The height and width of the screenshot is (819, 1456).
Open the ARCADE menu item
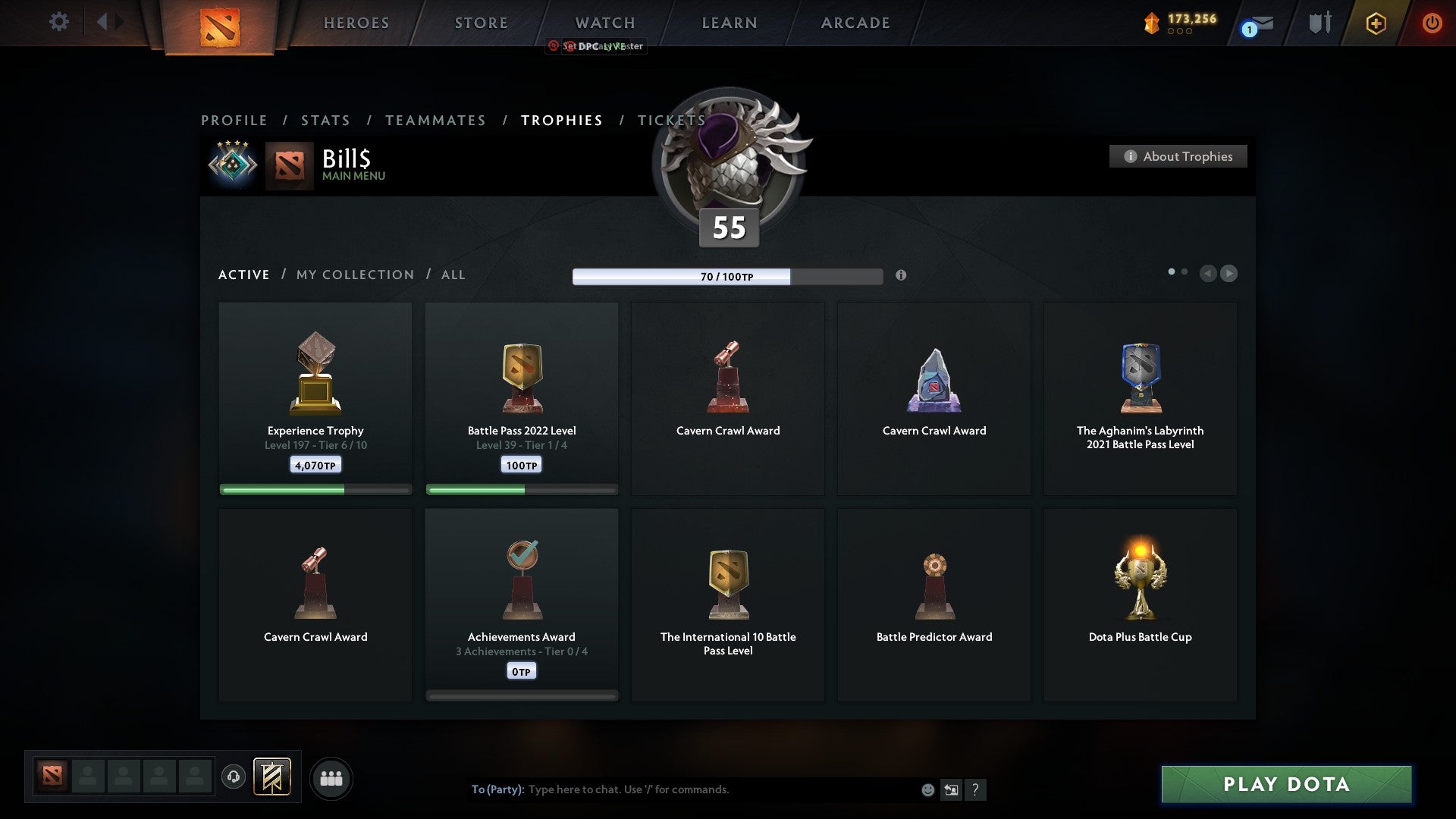[x=855, y=23]
